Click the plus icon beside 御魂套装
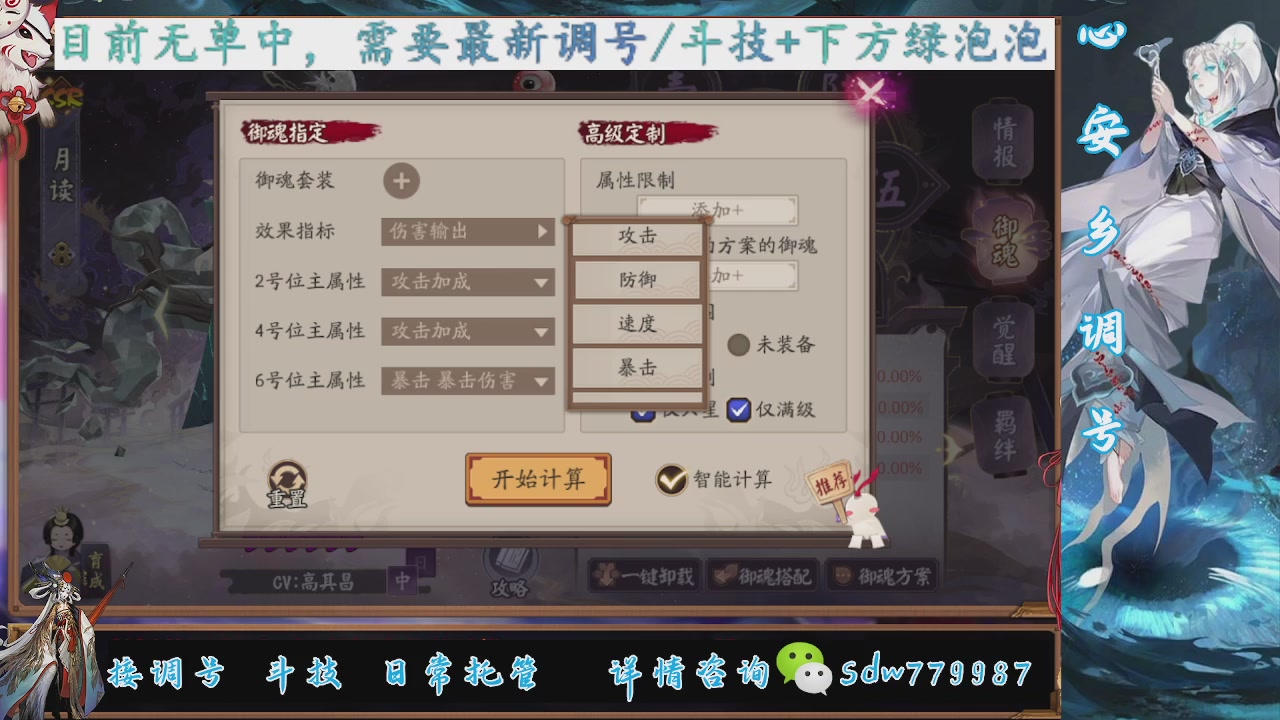Viewport: 1280px width, 720px height. point(404,183)
